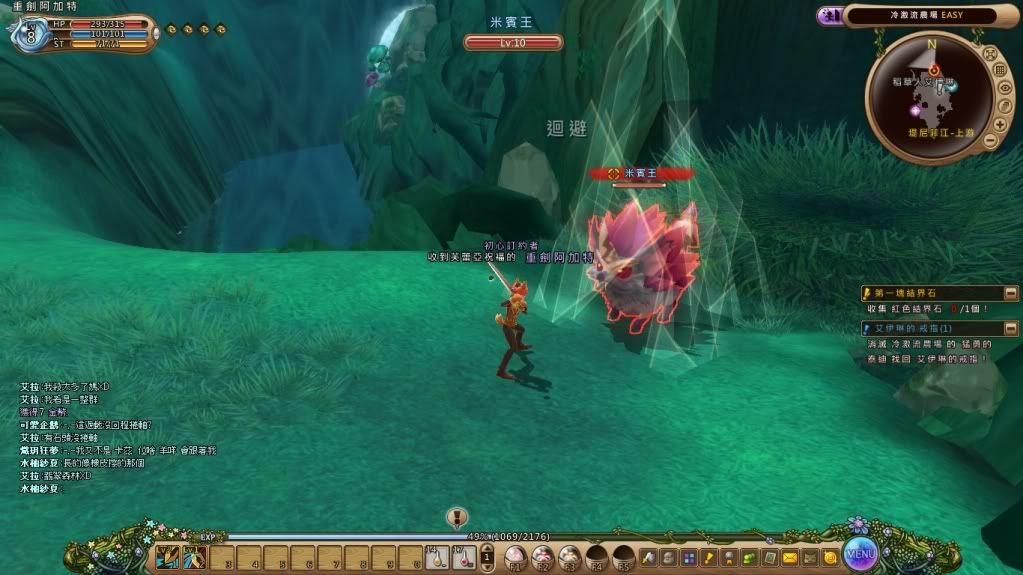This screenshot has width=1023, height=575.
Task: Toggle the eye icon beside the minimap
Action: (1004, 87)
